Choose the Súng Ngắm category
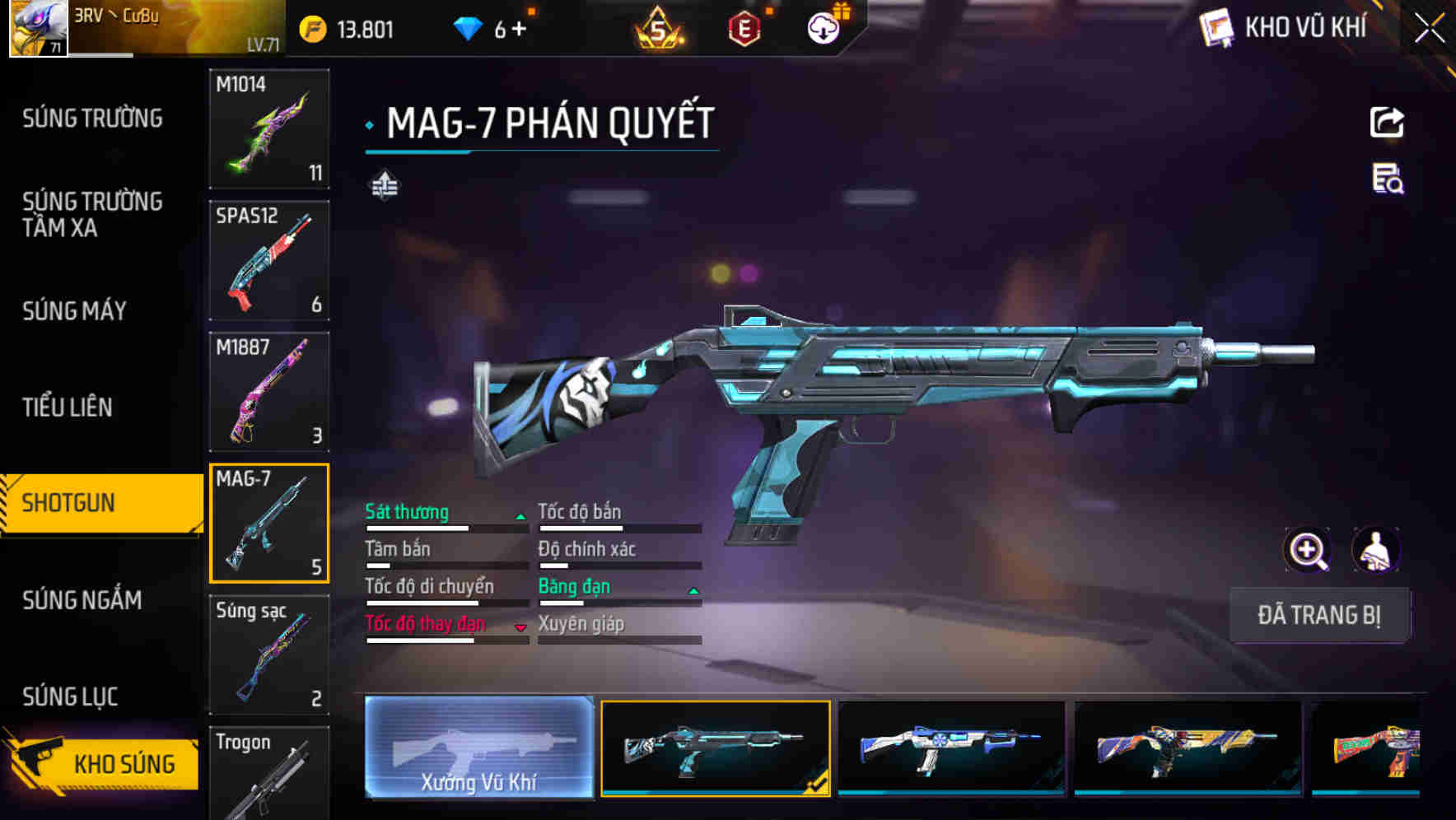The height and width of the screenshot is (820, 1456). [82, 600]
